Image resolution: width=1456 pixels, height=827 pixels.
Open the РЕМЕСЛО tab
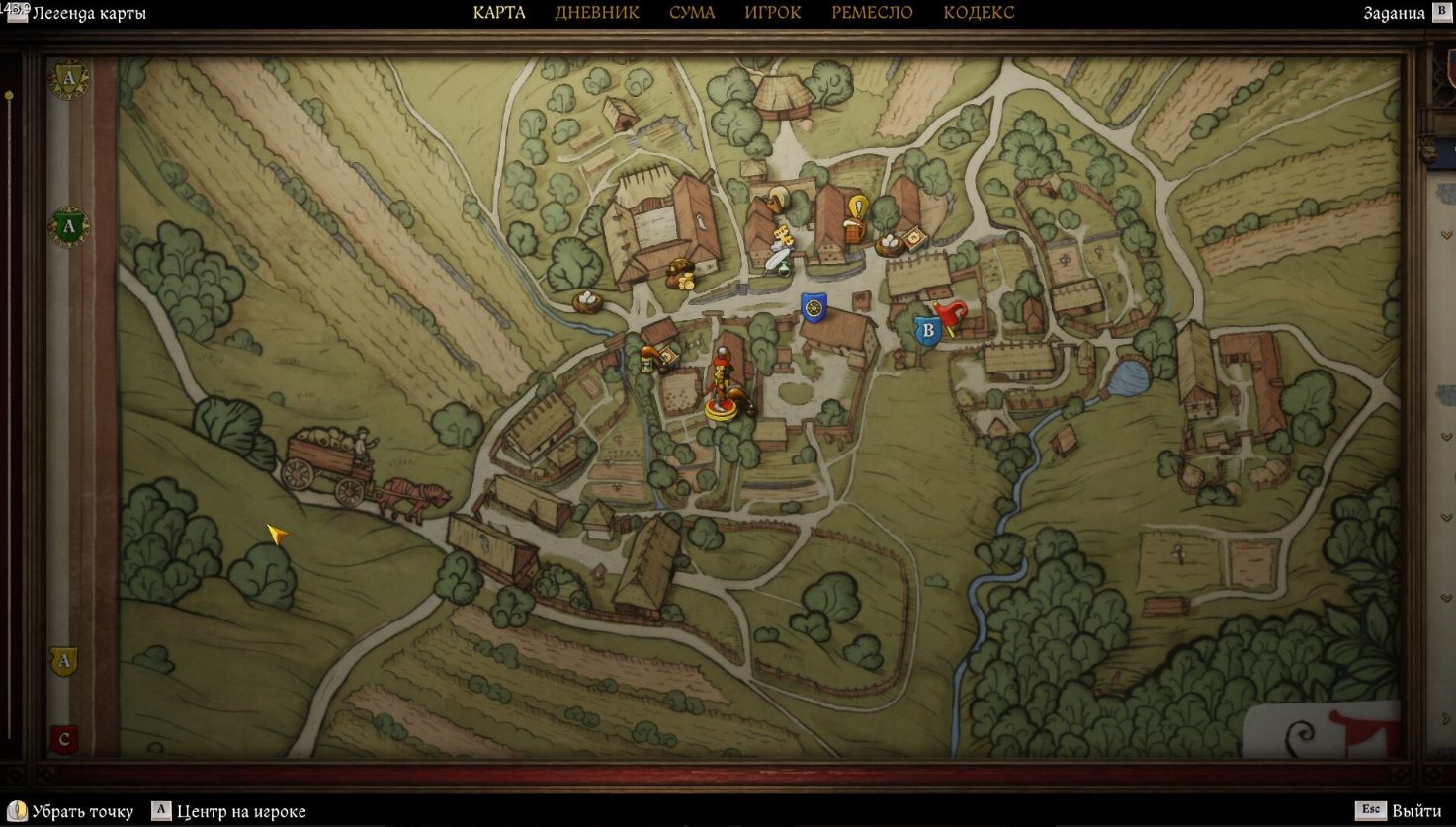point(872,13)
